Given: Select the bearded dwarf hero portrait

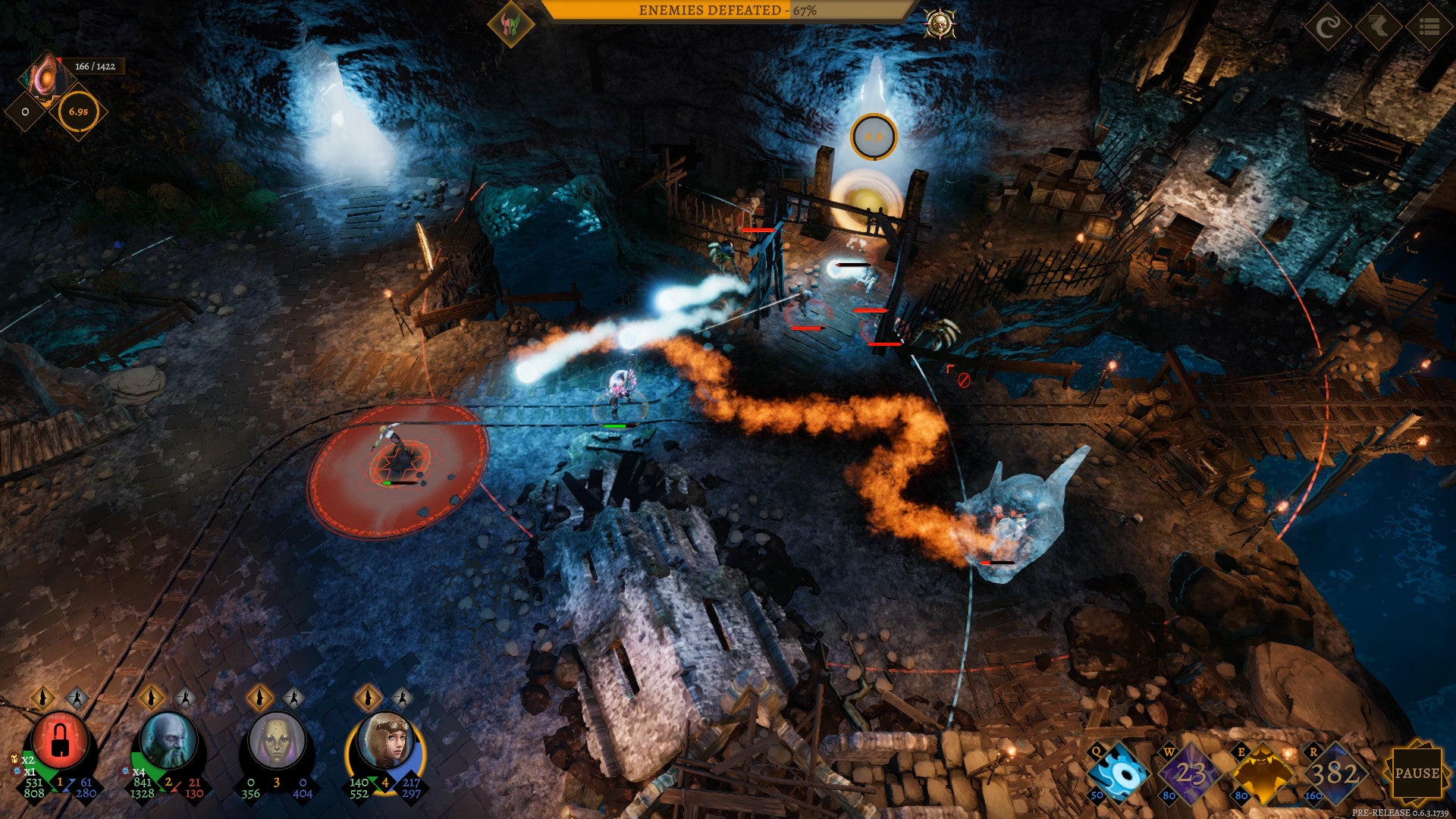Looking at the screenshot, I should point(168,741).
